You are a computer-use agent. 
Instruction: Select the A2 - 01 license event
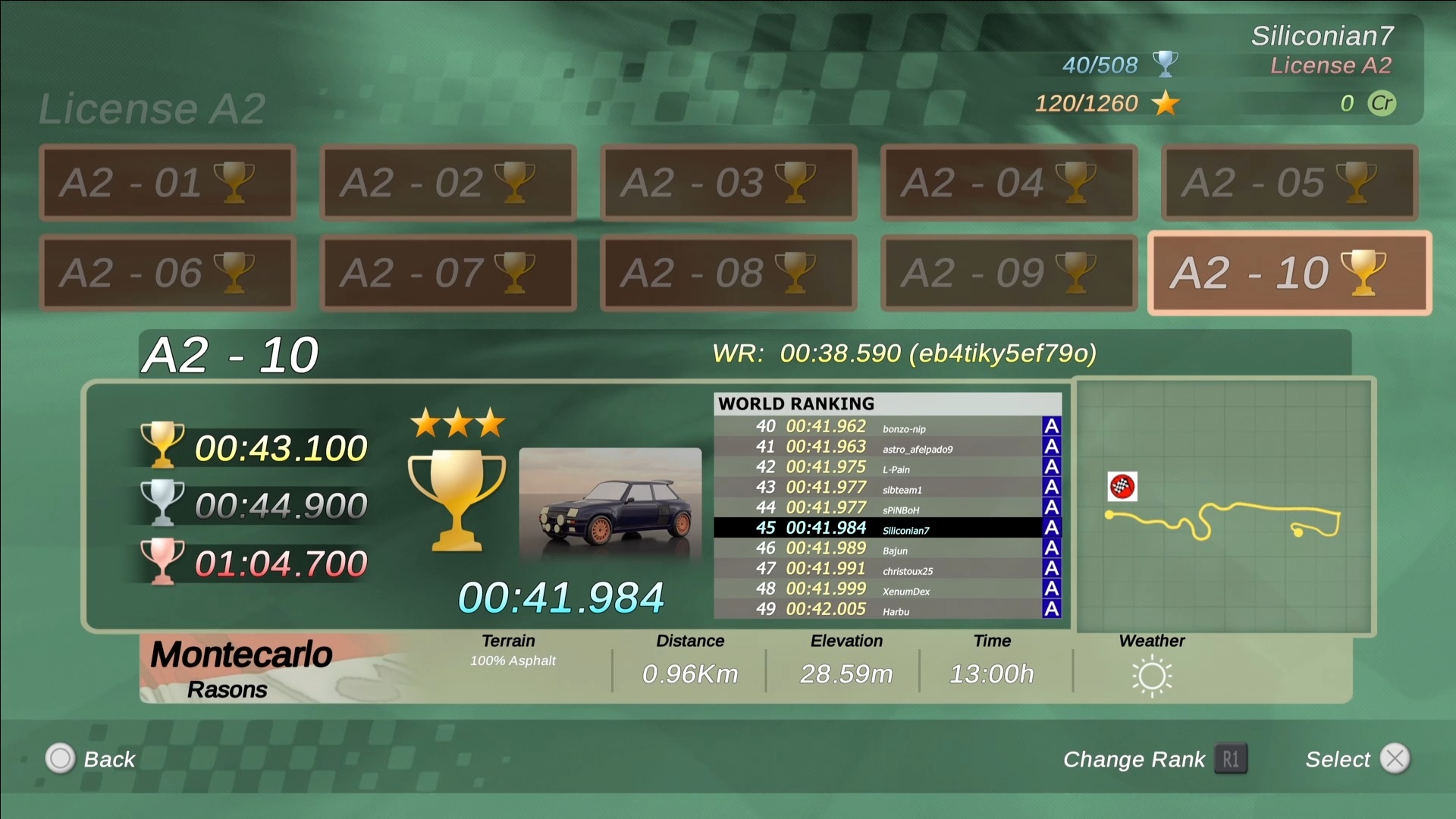167,183
